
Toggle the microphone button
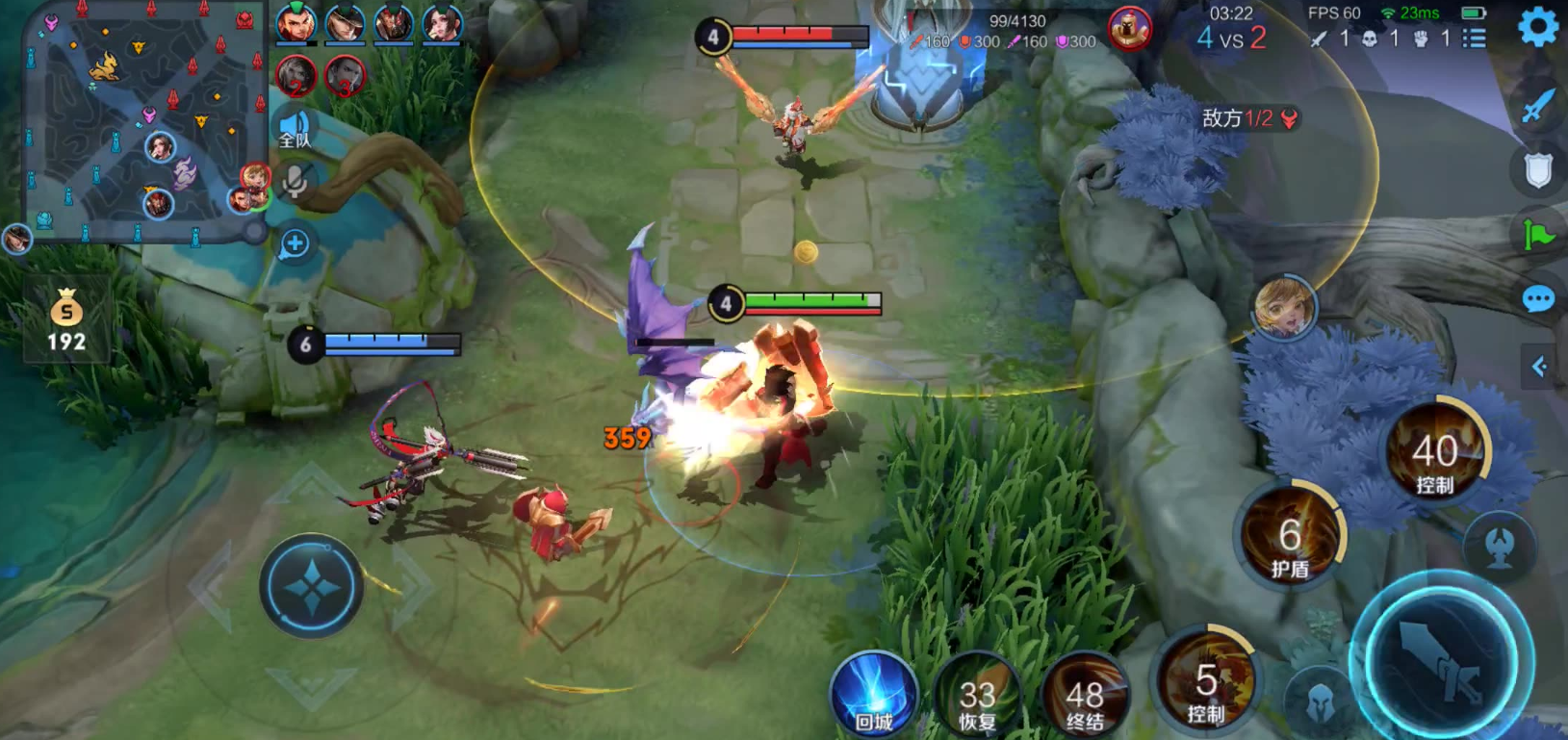pos(295,181)
